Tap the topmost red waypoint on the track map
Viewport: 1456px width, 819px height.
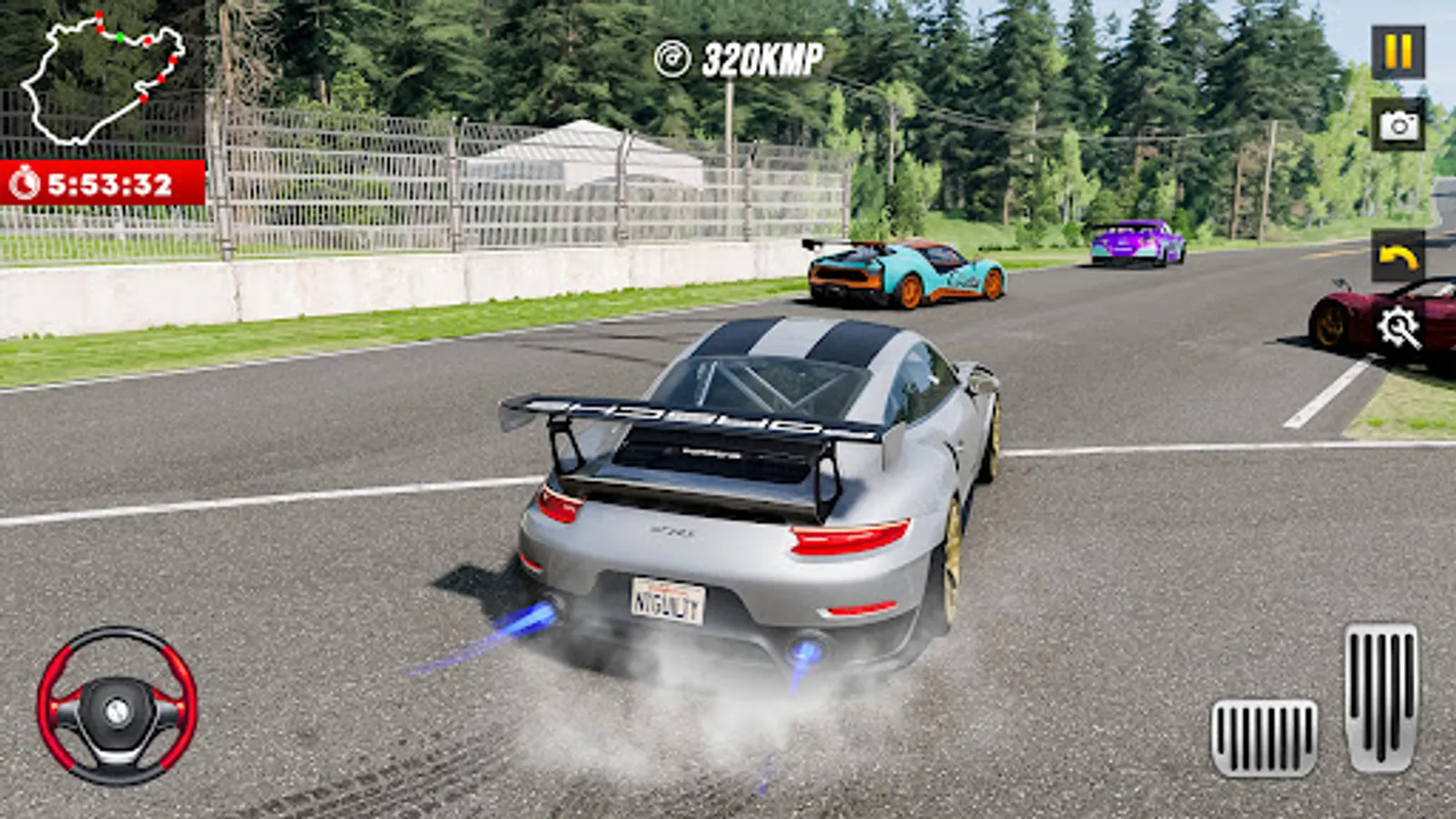pos(98,14)
